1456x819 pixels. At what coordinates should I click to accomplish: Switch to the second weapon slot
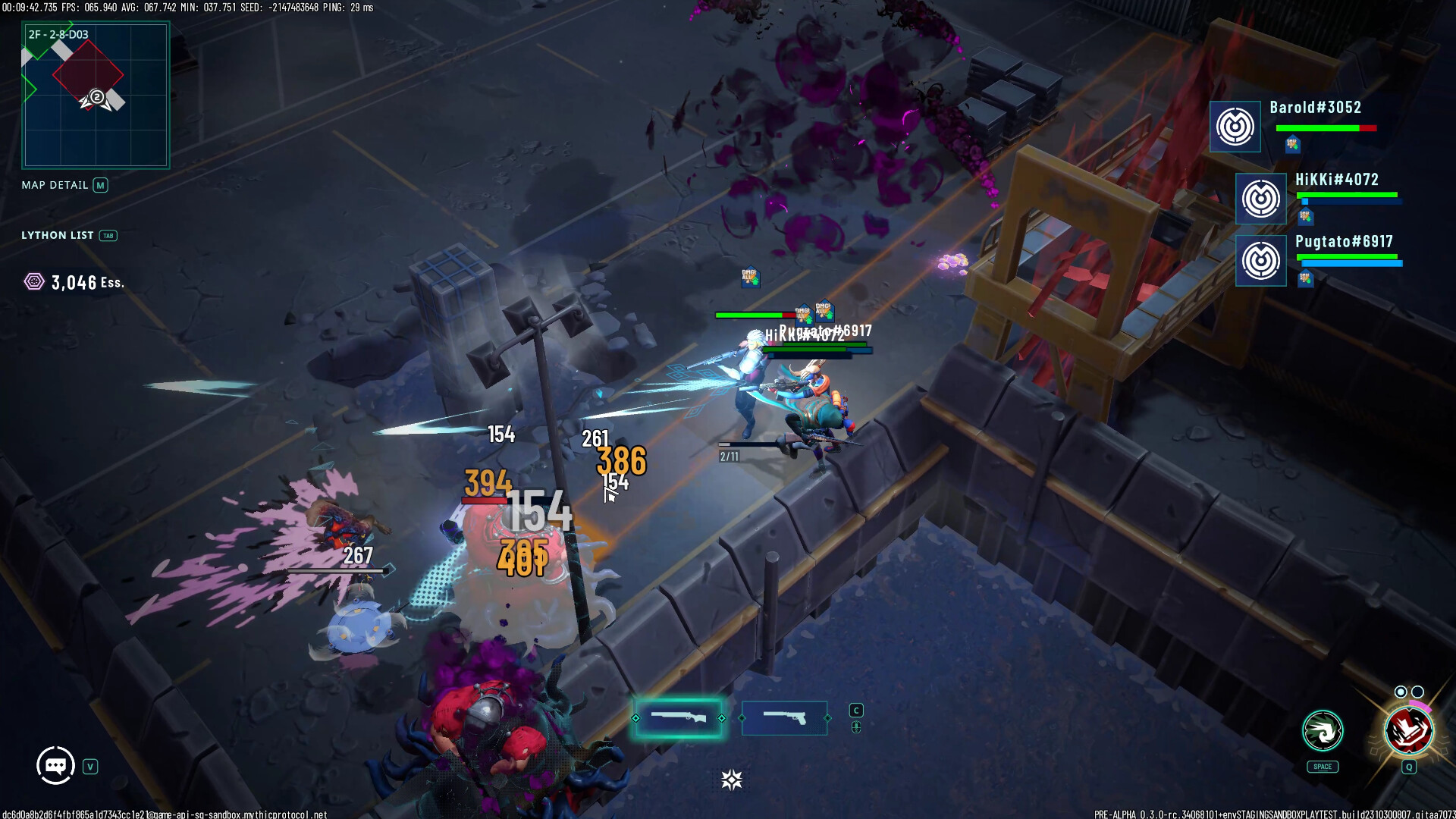click(x=784, y=717)
